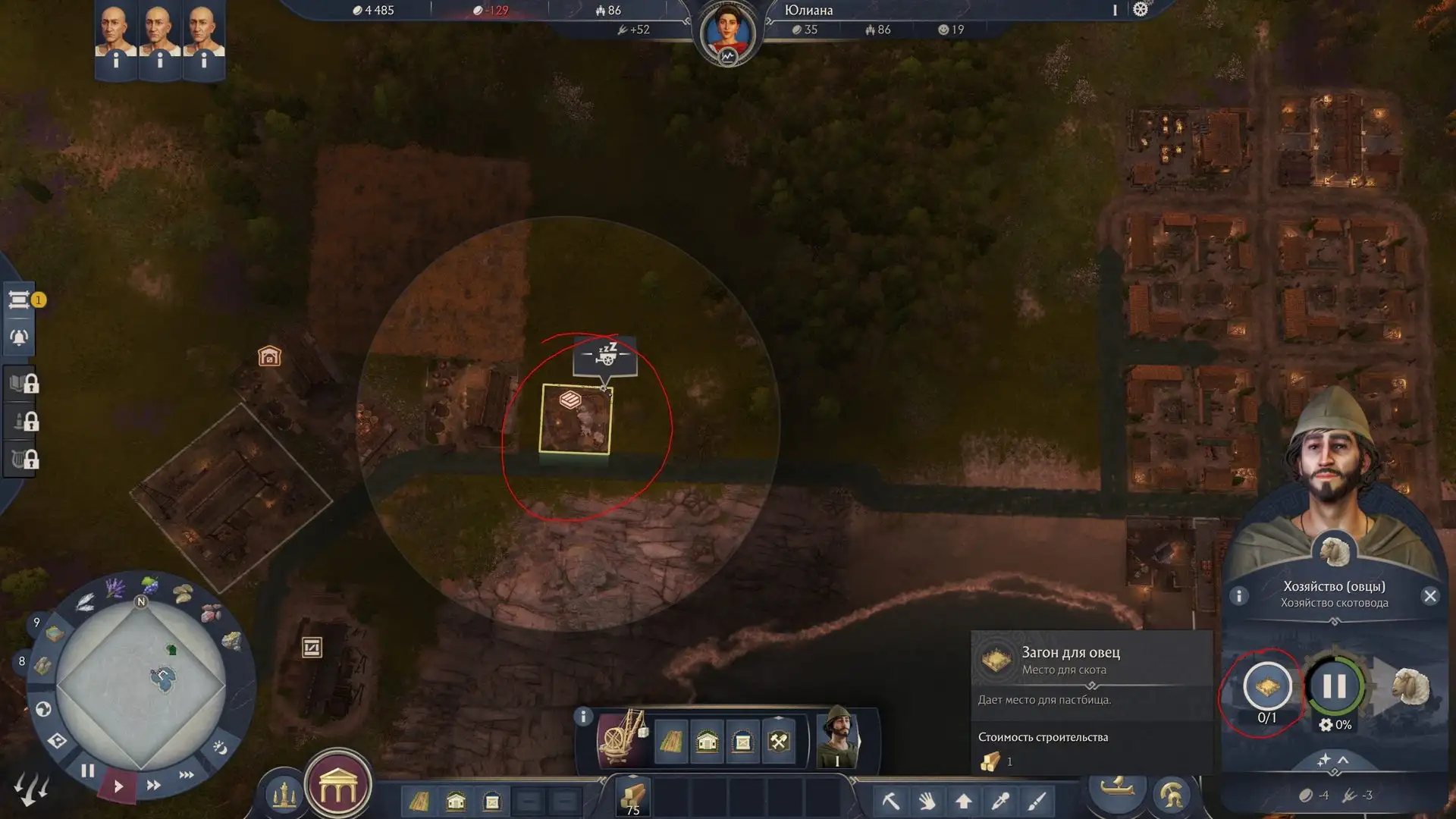The width and height of the screenshot is (1456, 819).
Task: Build a sheep pen module
Action: coord(1267,686)
